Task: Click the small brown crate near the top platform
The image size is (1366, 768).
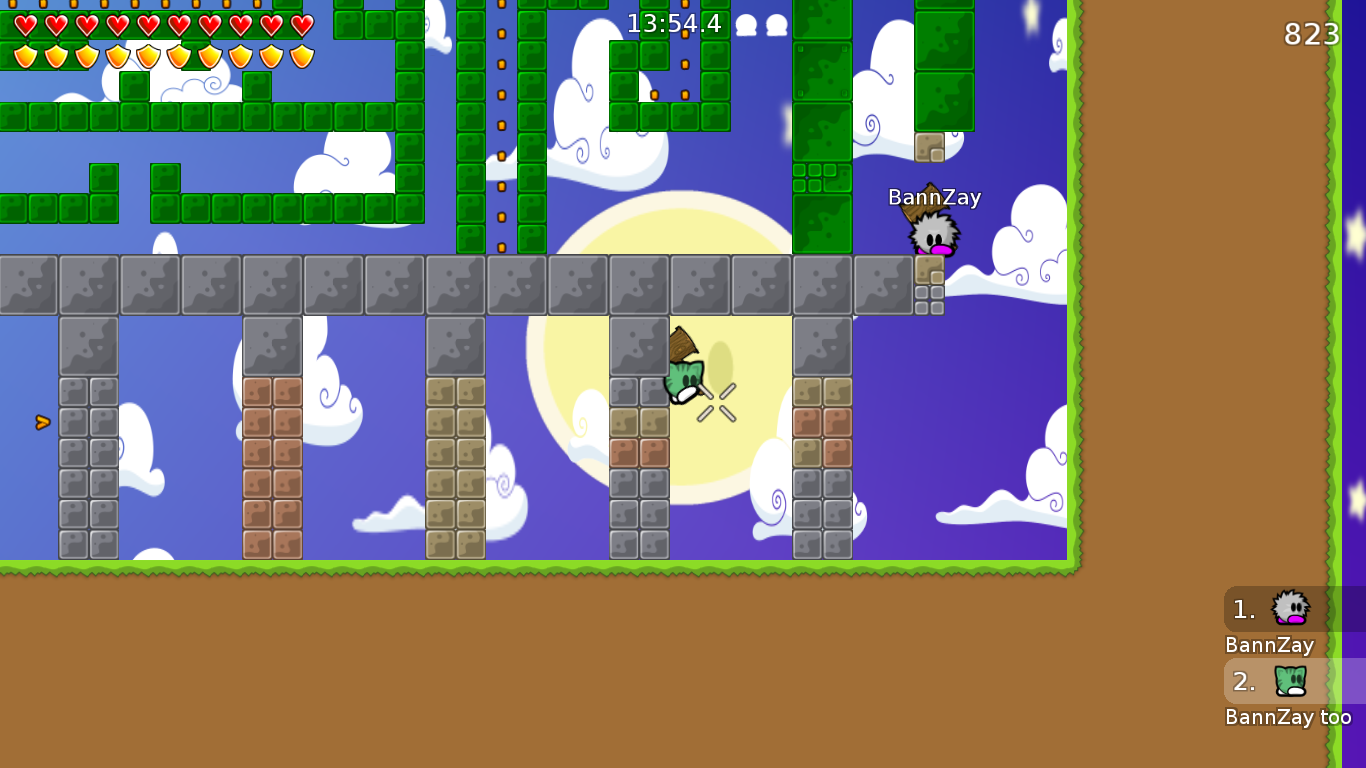Action: point(929,148)
